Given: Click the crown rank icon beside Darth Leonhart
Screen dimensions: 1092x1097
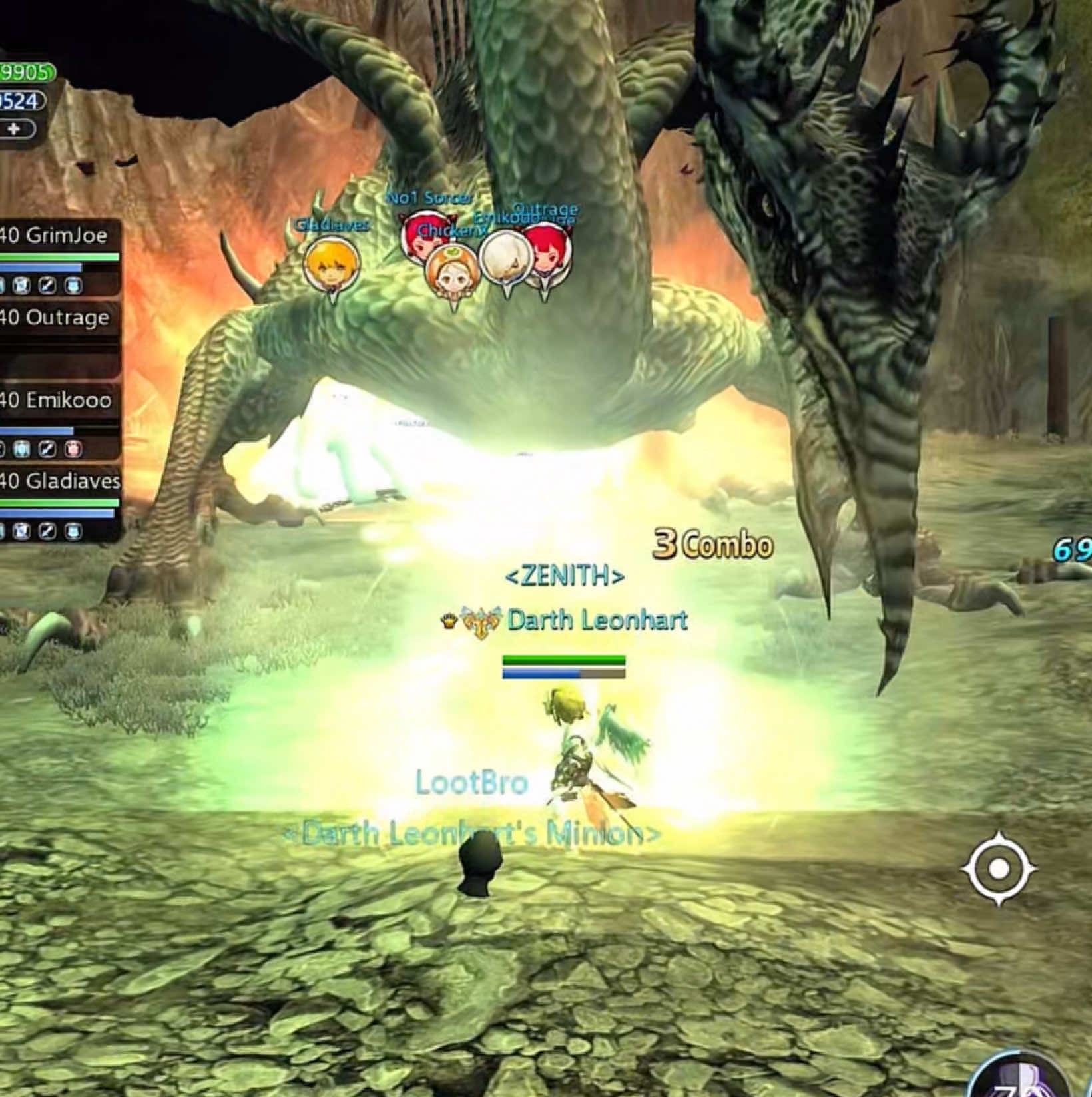Looking at the screenshot, I should [x=449, y=621].
